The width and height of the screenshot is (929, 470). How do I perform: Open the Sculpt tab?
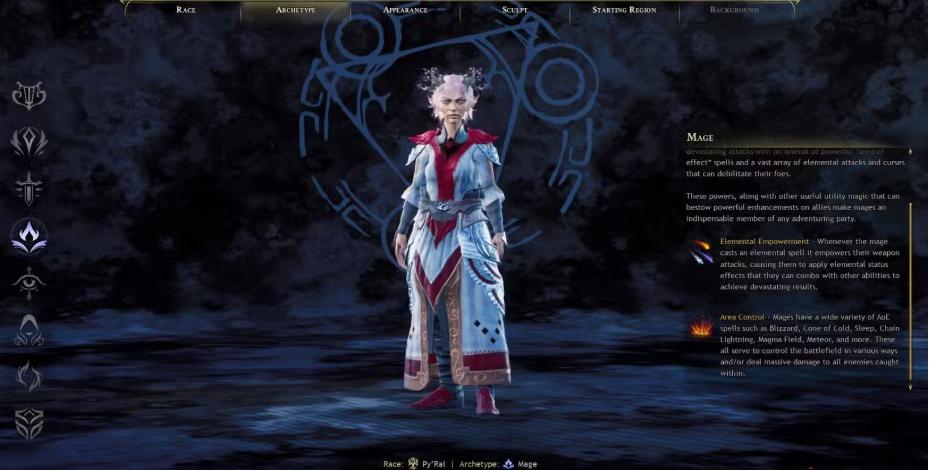[515, 10]
